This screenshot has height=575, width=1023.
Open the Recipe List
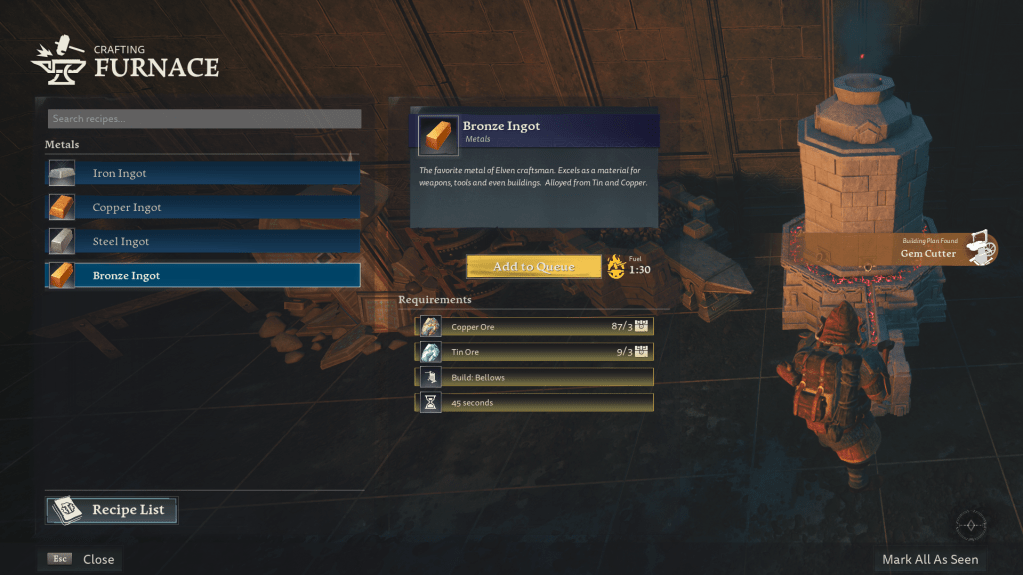(x=112, y=510)
